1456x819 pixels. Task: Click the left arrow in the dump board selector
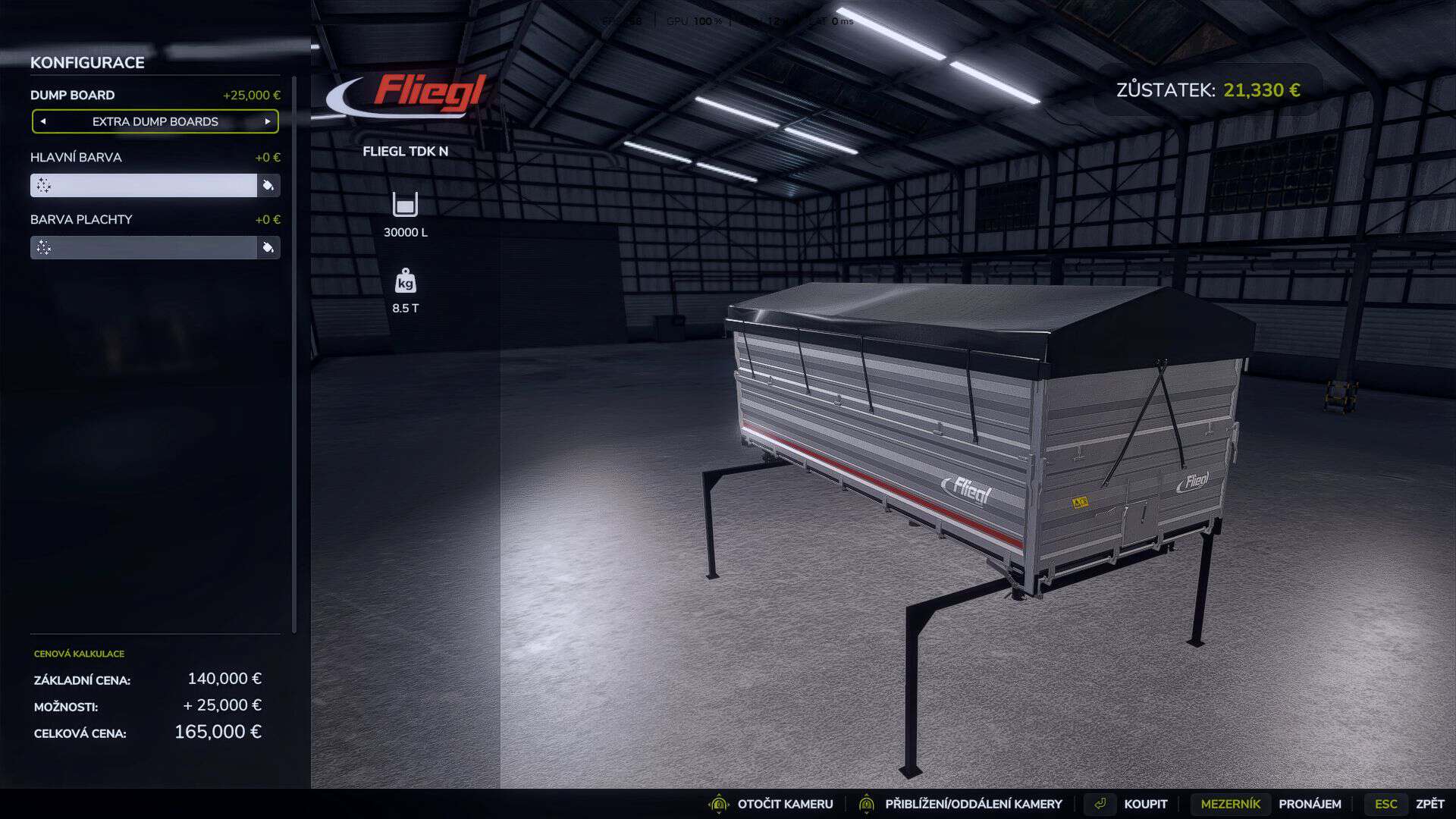tap(44, 121)
